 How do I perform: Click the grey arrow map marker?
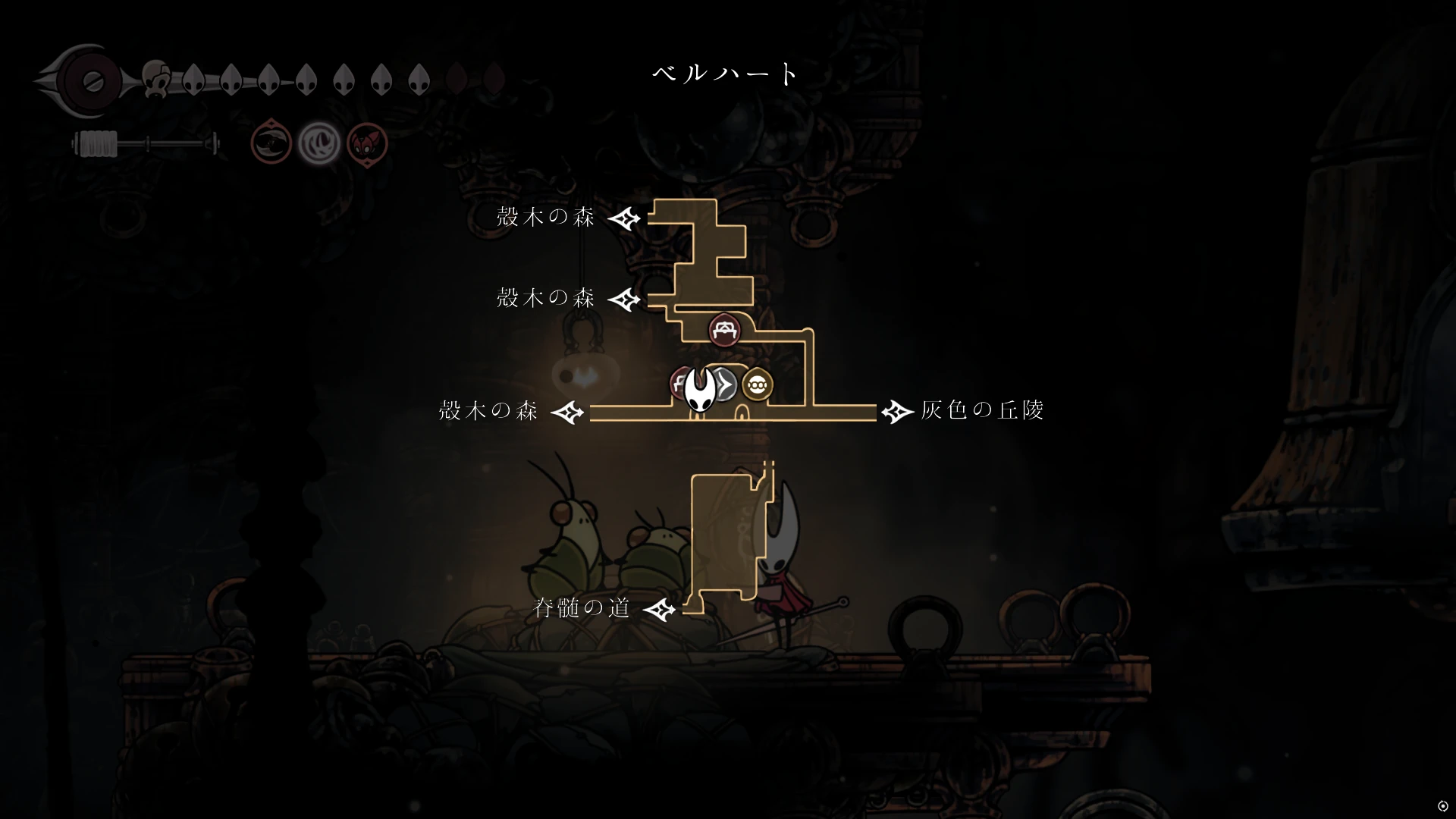point(726,386)
